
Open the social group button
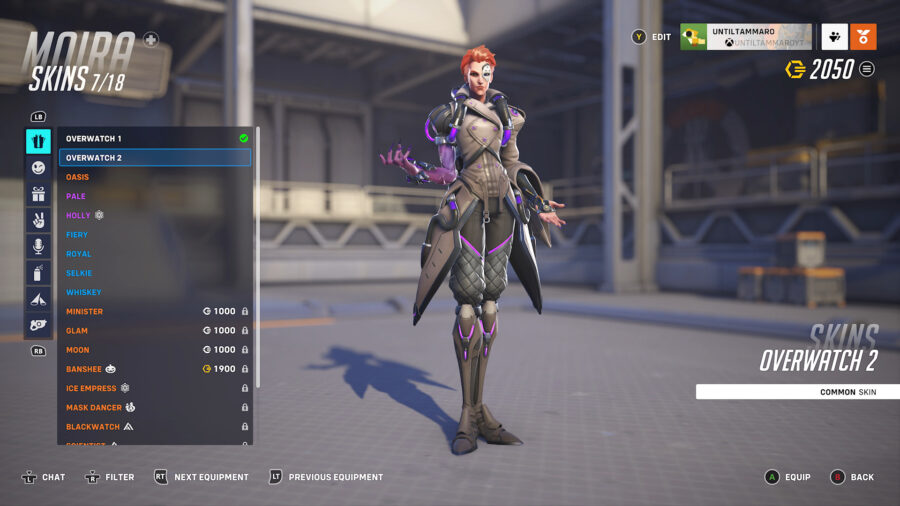point(834,37)
